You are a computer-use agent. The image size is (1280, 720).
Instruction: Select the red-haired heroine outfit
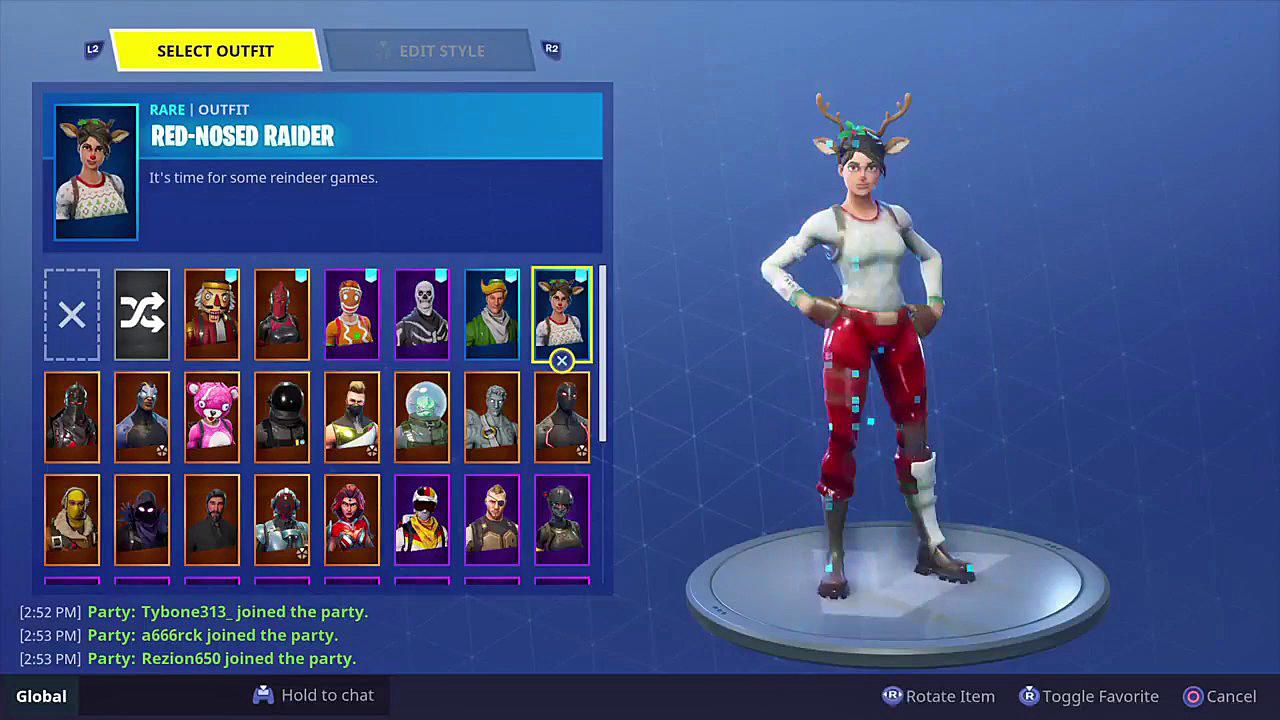coord(352,520)
